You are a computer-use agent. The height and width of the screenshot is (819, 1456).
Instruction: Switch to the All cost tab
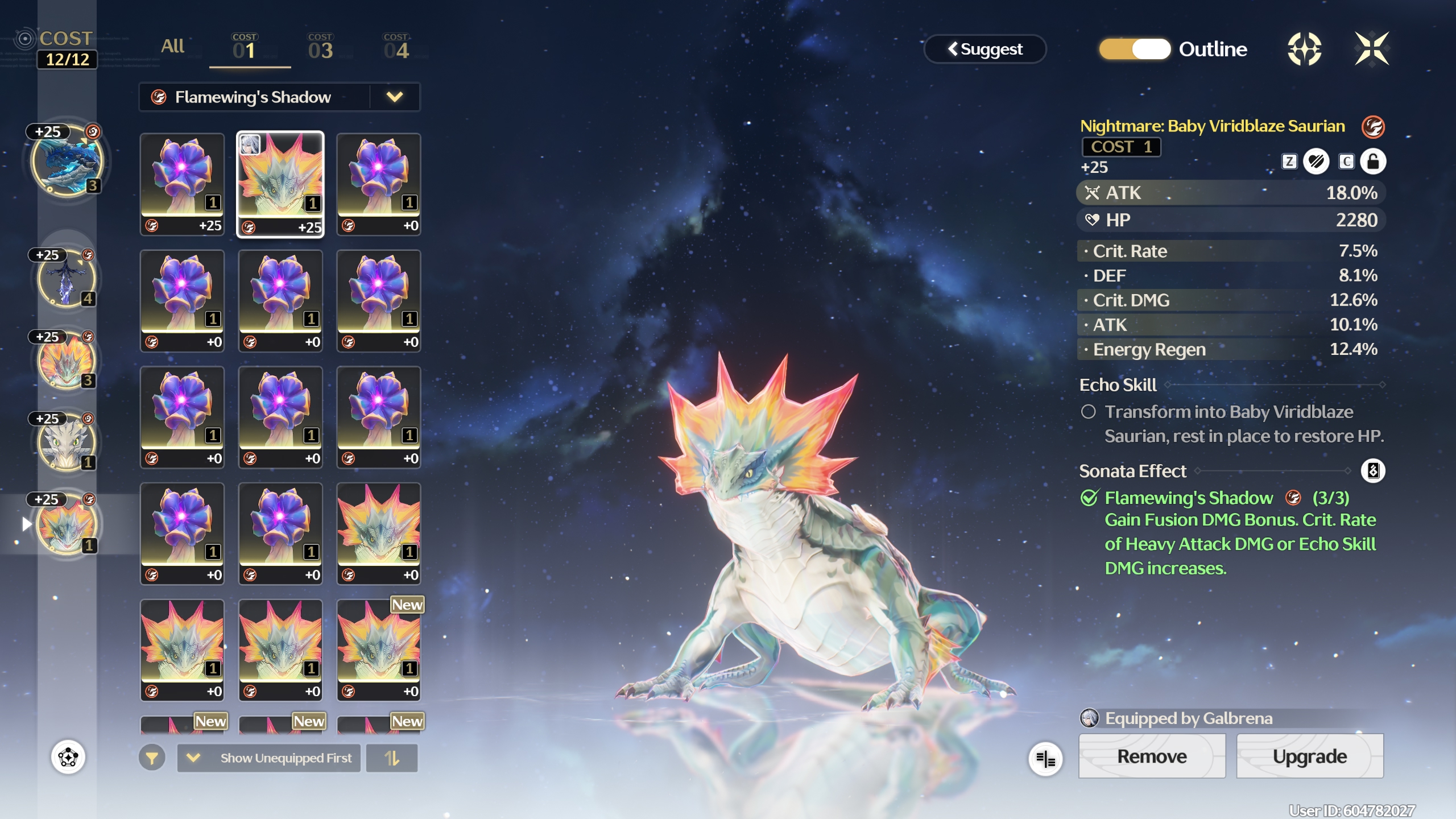[172, 47]
